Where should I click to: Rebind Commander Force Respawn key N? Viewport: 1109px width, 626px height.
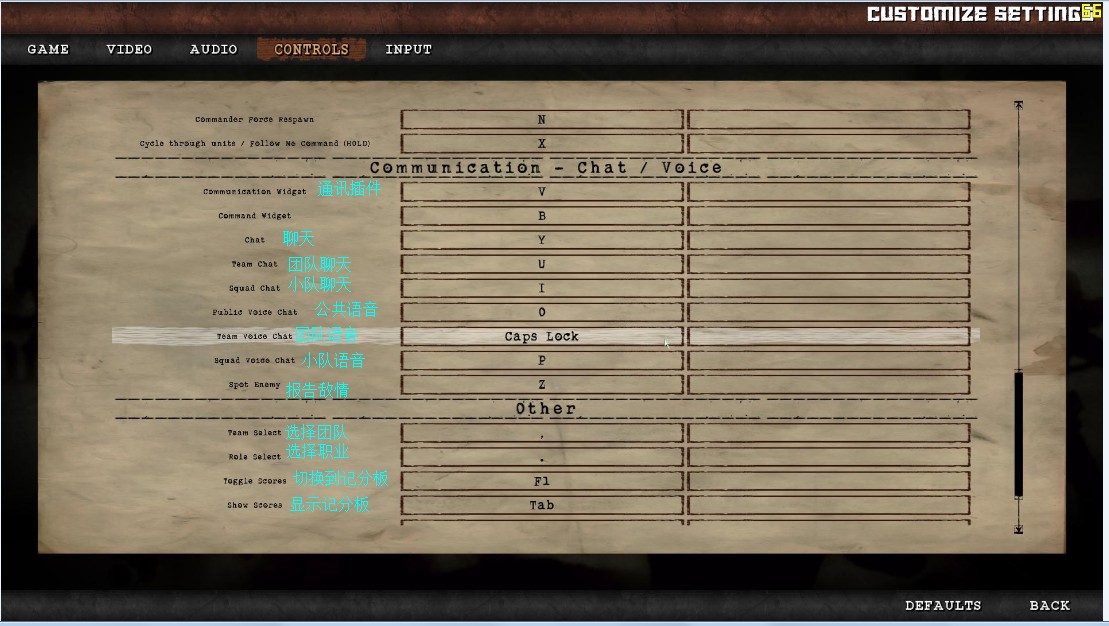(x=542, y=120)
